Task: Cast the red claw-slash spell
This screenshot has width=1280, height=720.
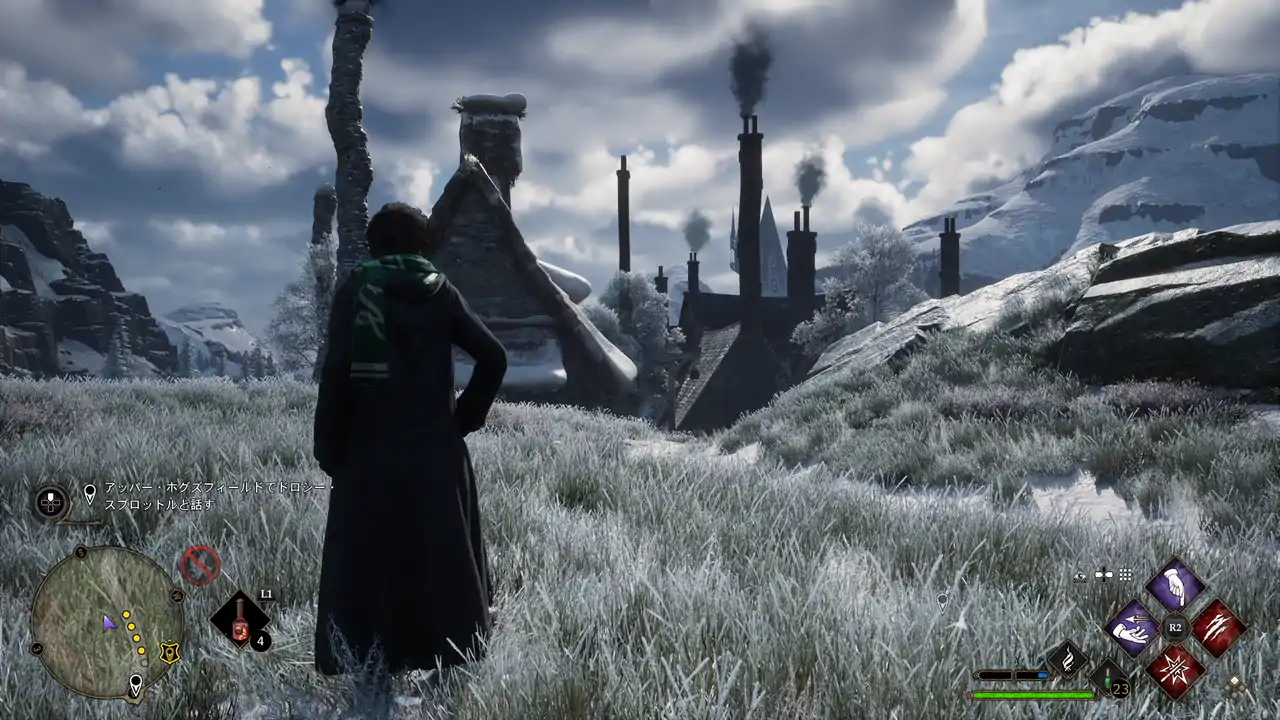Action: tap(1217, 628)
